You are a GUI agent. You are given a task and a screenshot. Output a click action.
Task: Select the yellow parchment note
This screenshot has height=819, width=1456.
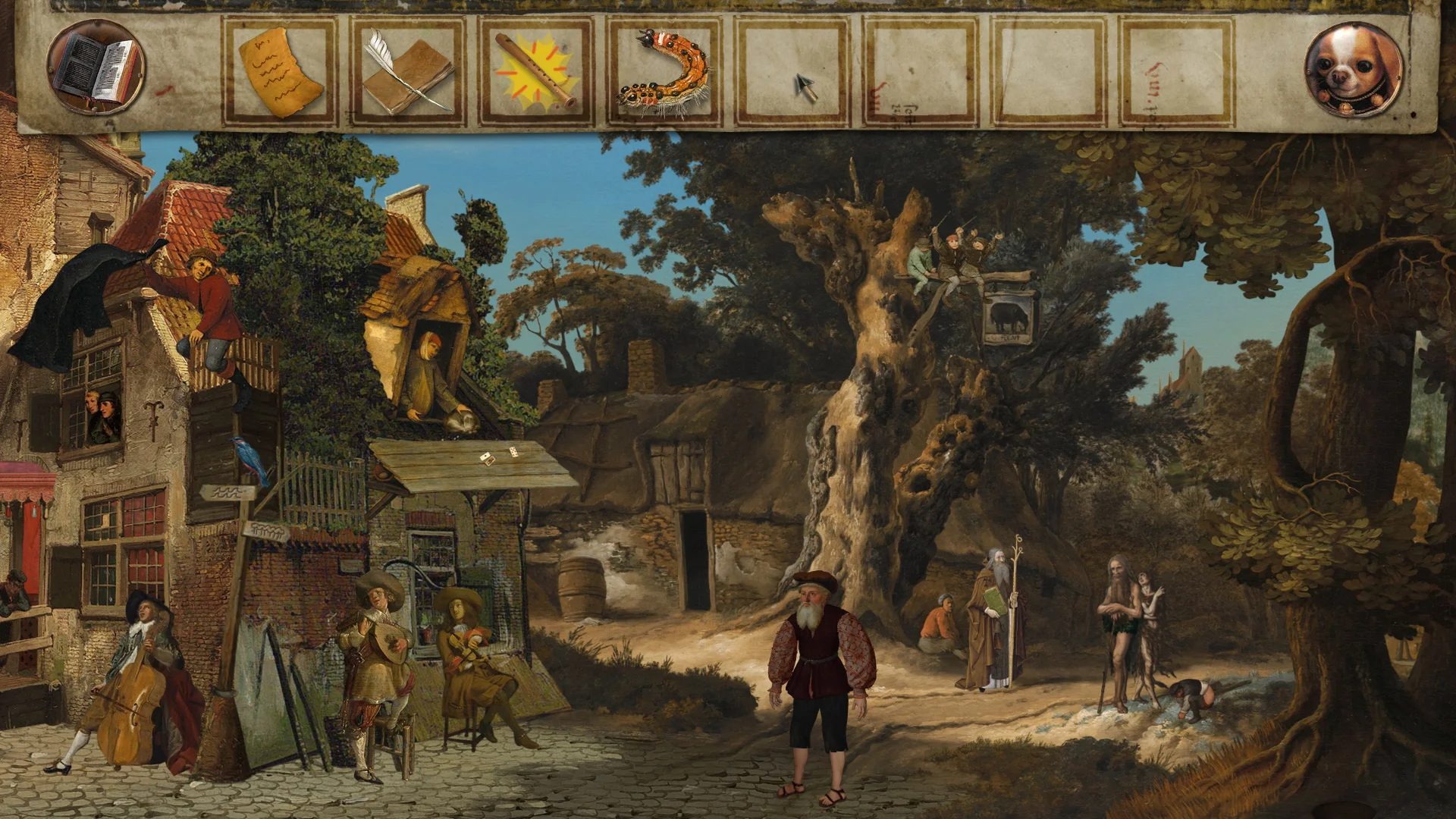(280, 72)
